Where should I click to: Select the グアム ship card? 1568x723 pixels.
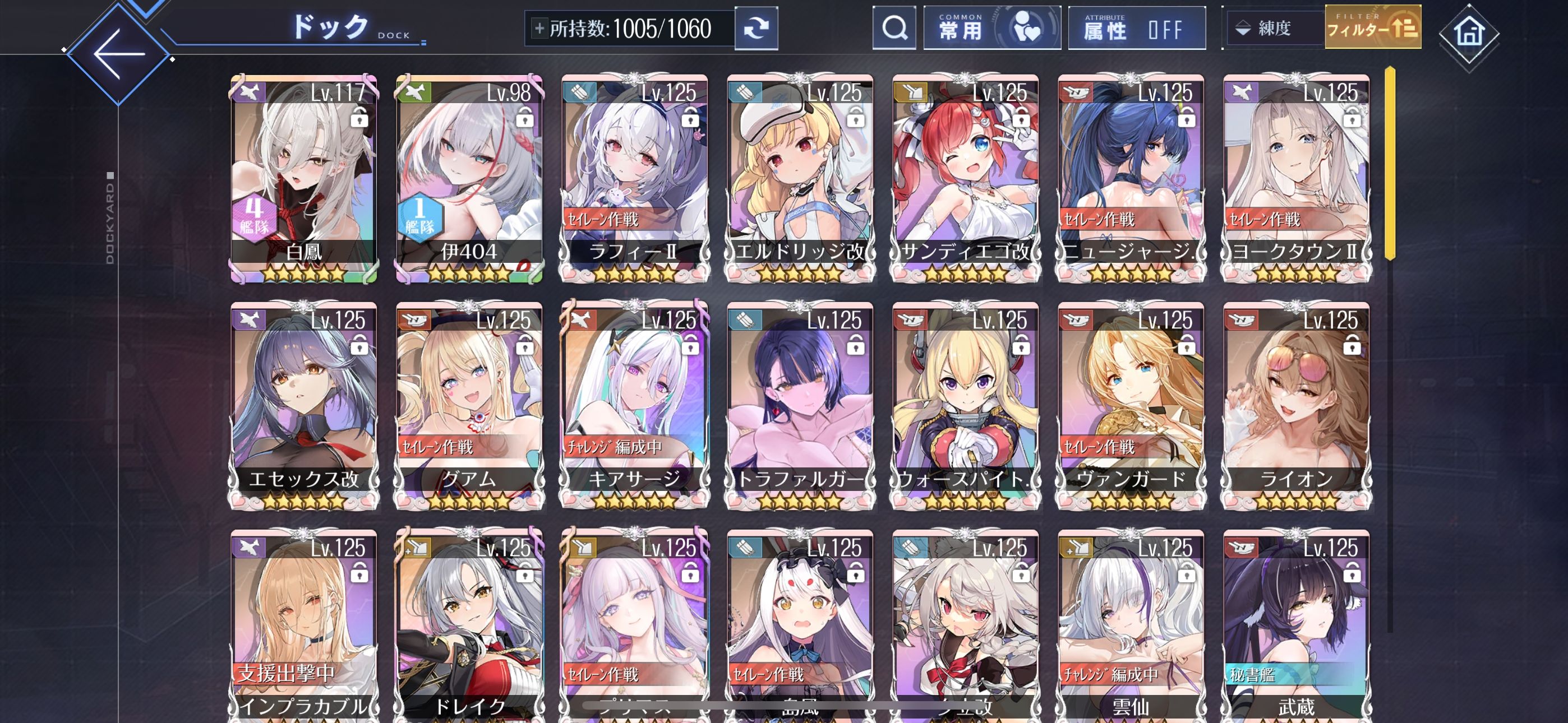(469, 406)
